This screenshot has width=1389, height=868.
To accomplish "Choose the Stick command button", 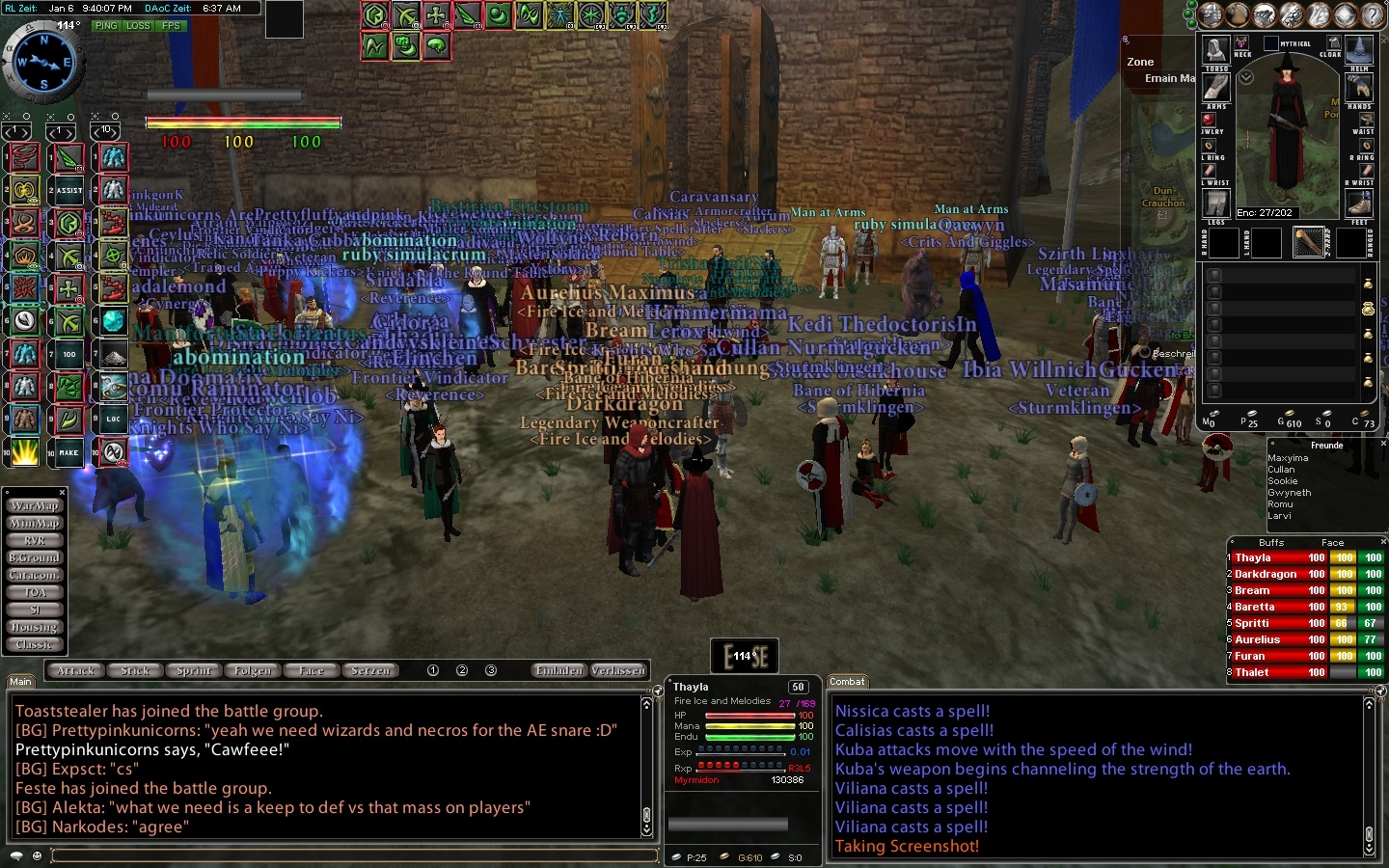I will (135, 670).
